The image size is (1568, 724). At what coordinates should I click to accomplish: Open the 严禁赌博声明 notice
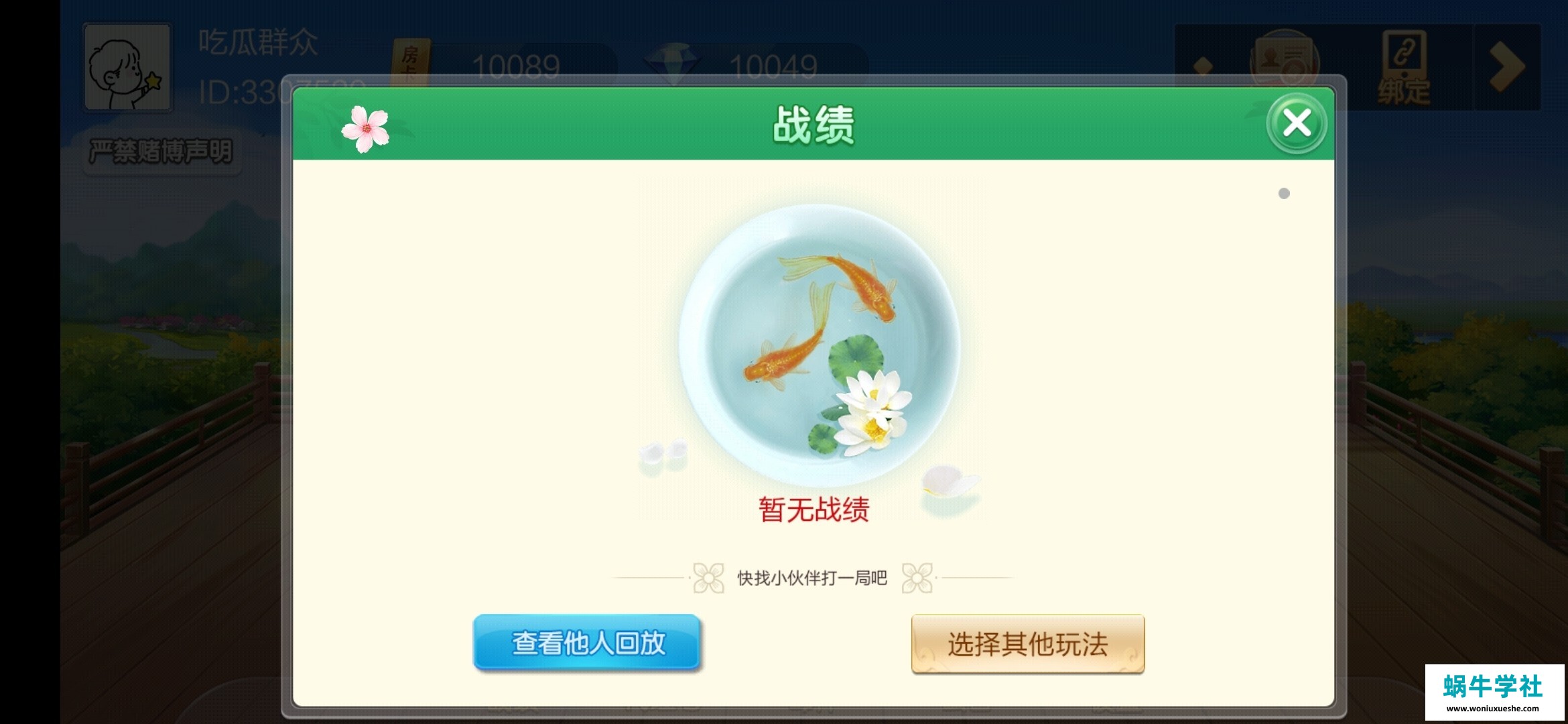161,151
